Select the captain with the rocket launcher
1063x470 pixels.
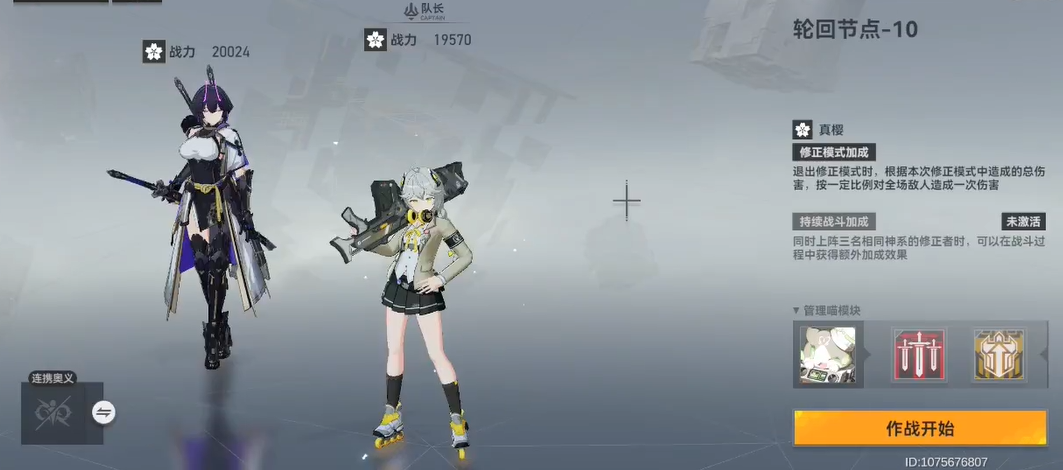[417, 300]
